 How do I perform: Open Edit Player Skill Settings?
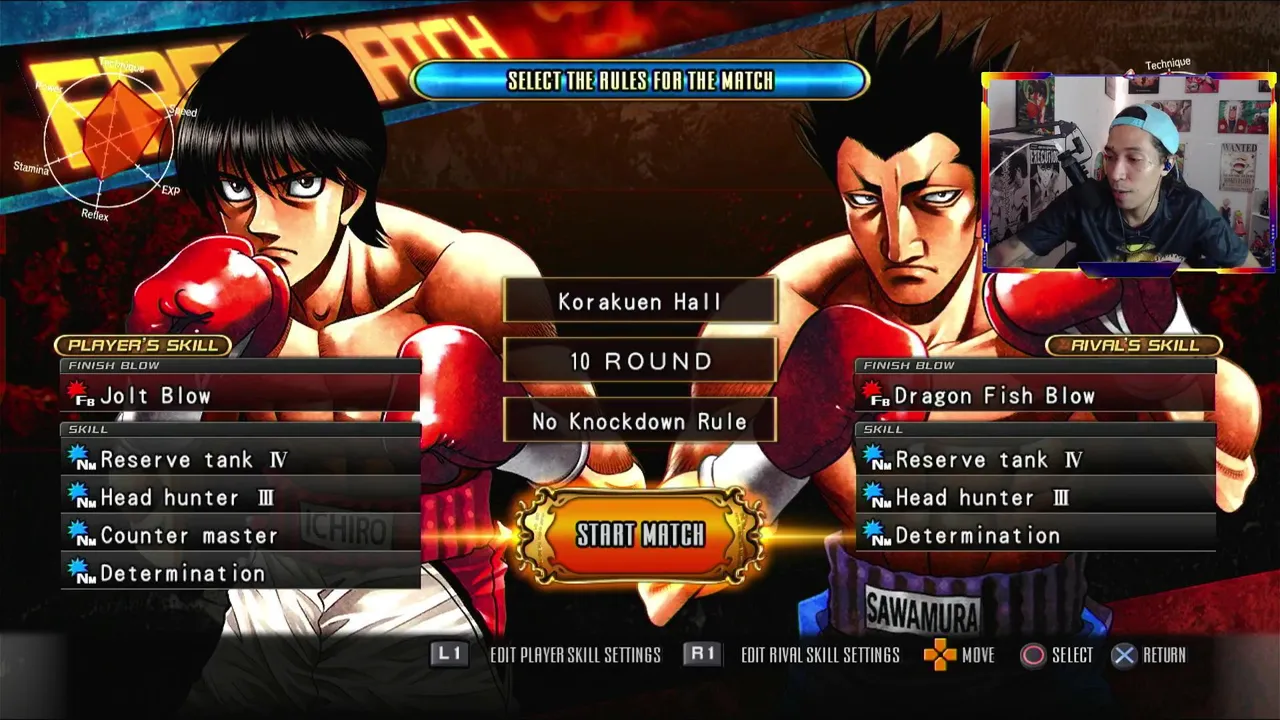[x=547, y=655]
